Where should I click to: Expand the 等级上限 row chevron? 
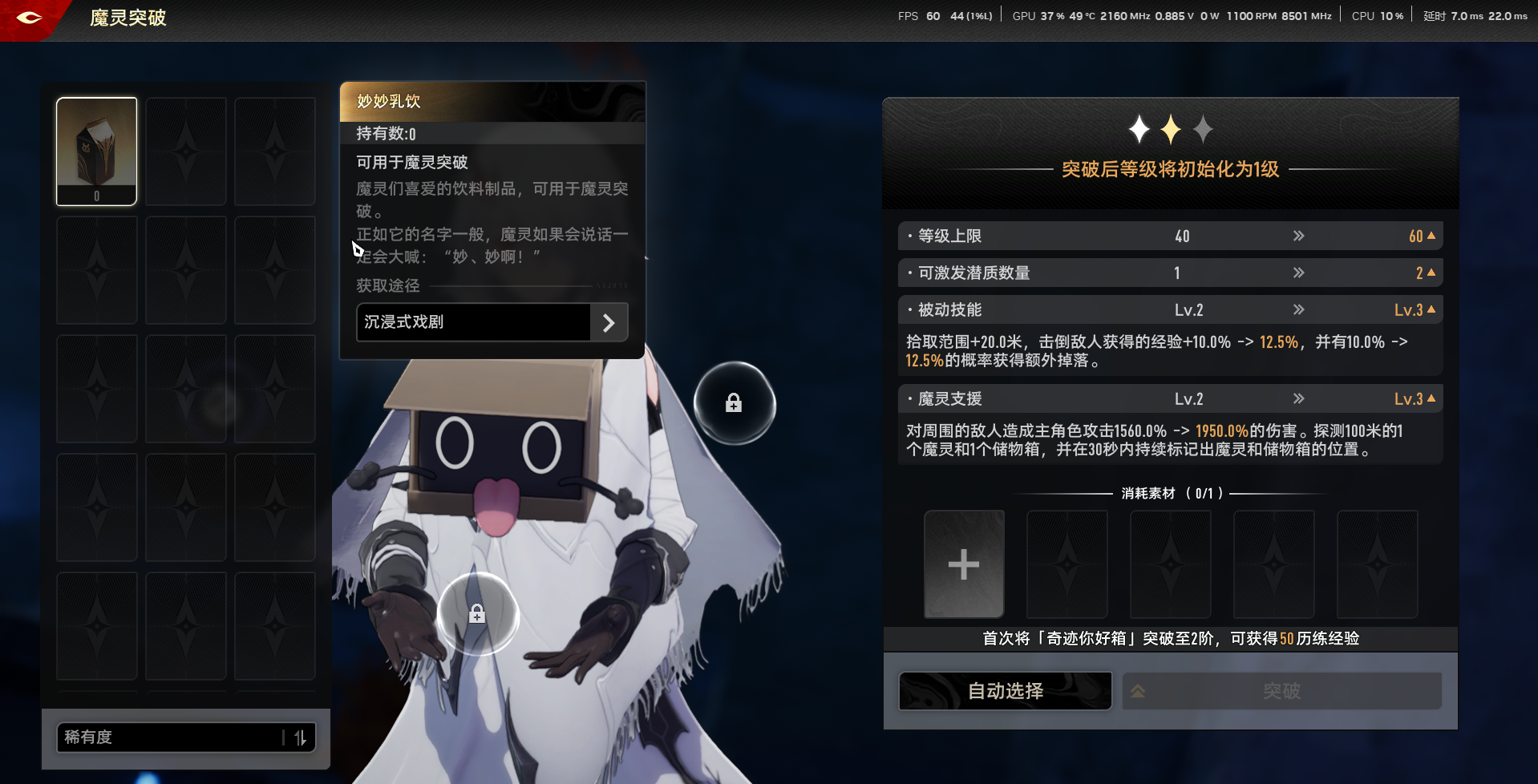click(1298, 236)
